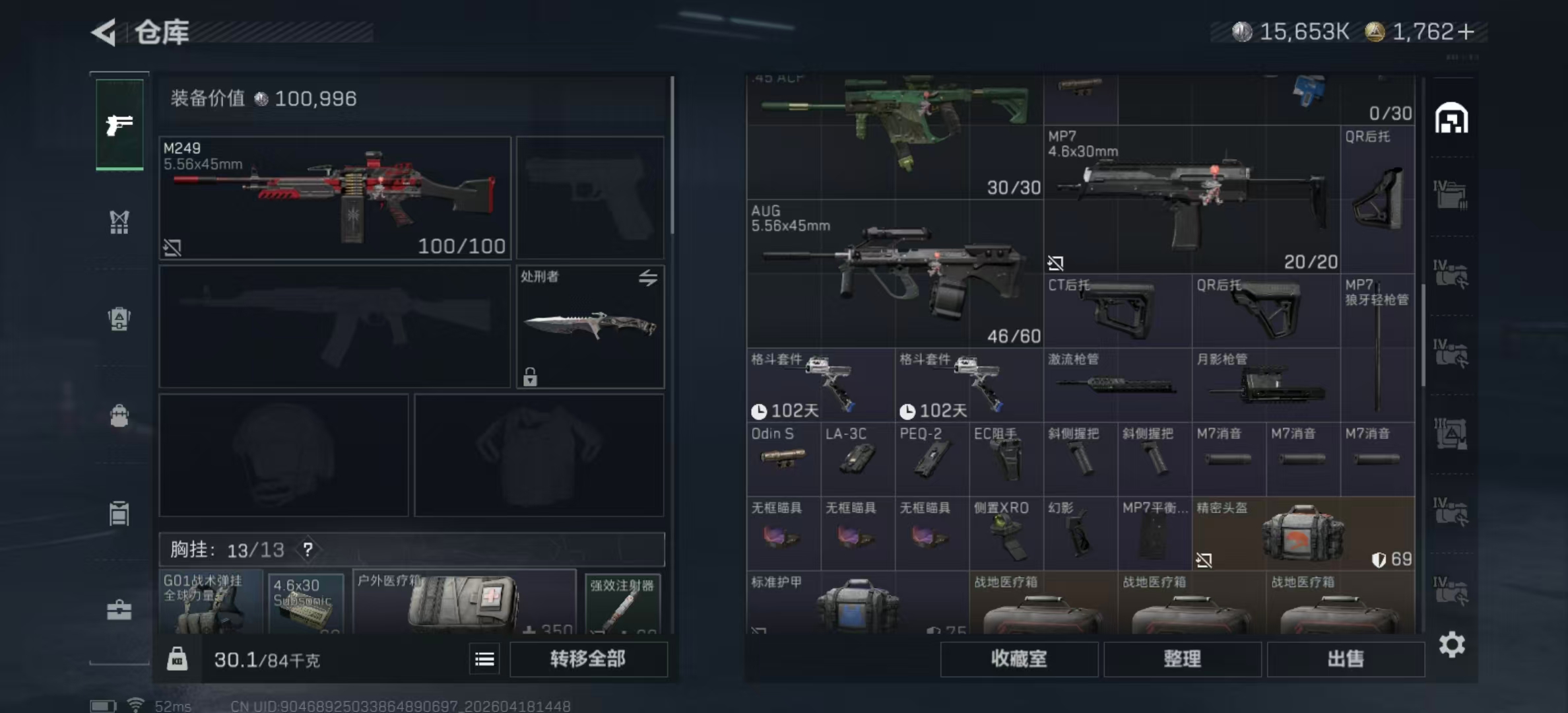Click the 胸挂 question mark help icon
Screen dimensions: 1568x713
[308, 549]
